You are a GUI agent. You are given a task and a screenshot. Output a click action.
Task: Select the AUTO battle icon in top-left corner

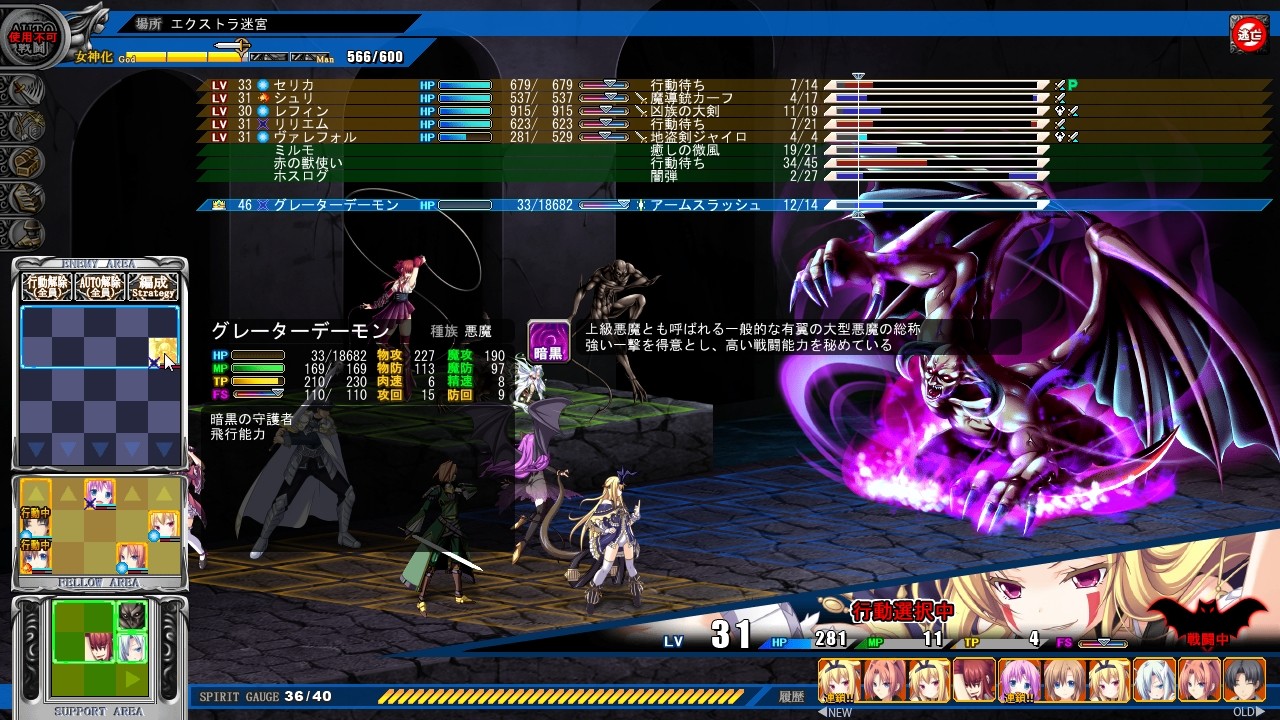point(33,33)
